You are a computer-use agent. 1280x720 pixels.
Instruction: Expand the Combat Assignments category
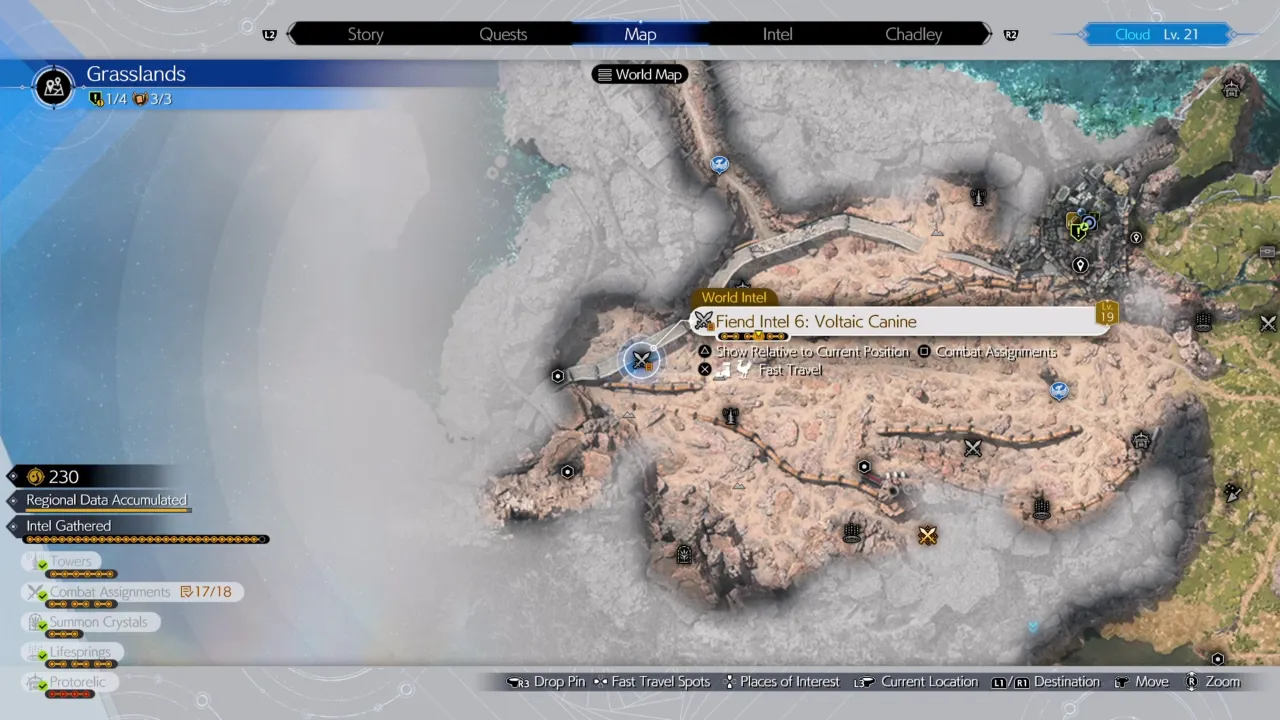coord(111,591)
